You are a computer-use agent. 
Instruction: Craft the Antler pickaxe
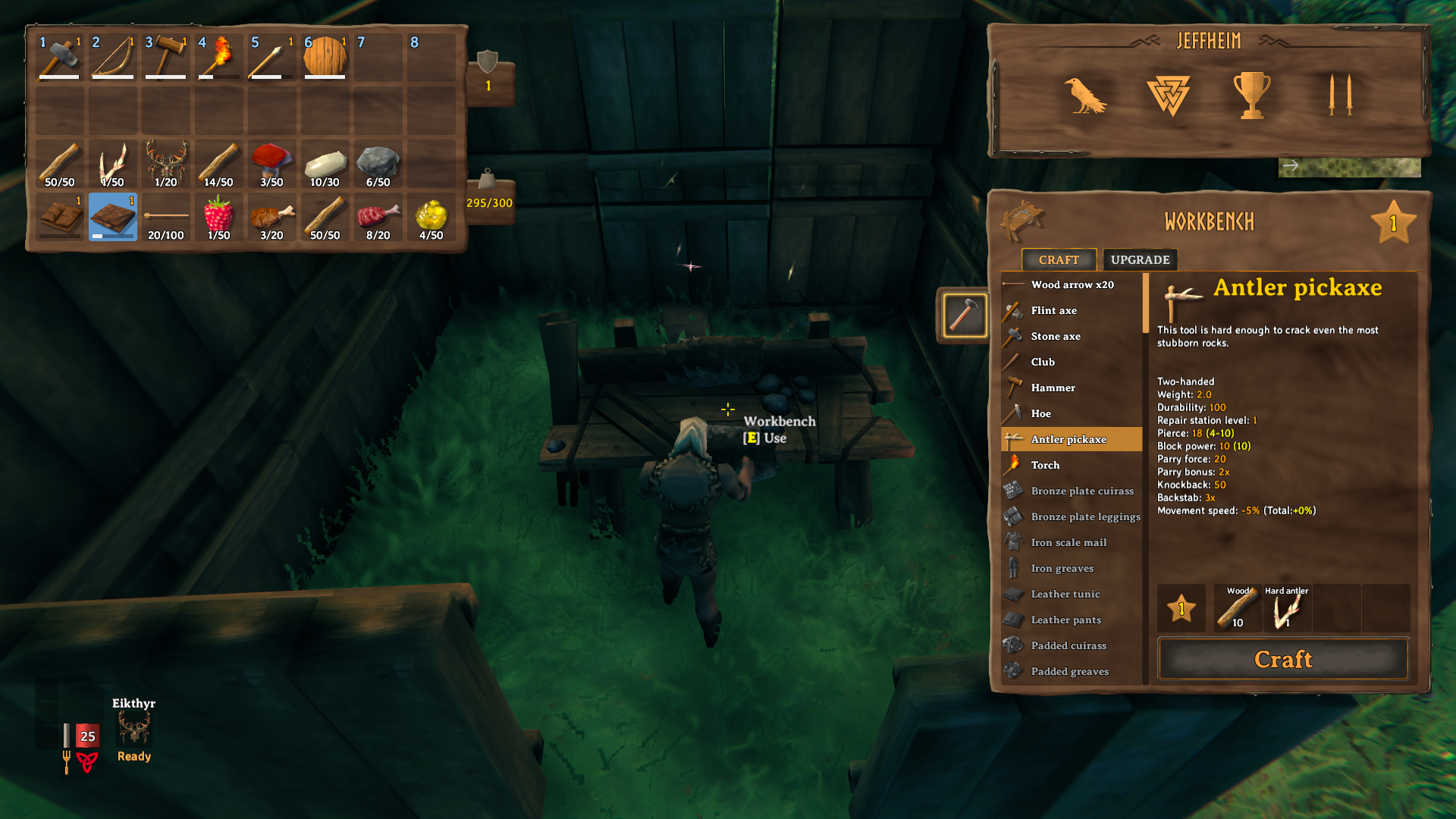click(1283, 659)
